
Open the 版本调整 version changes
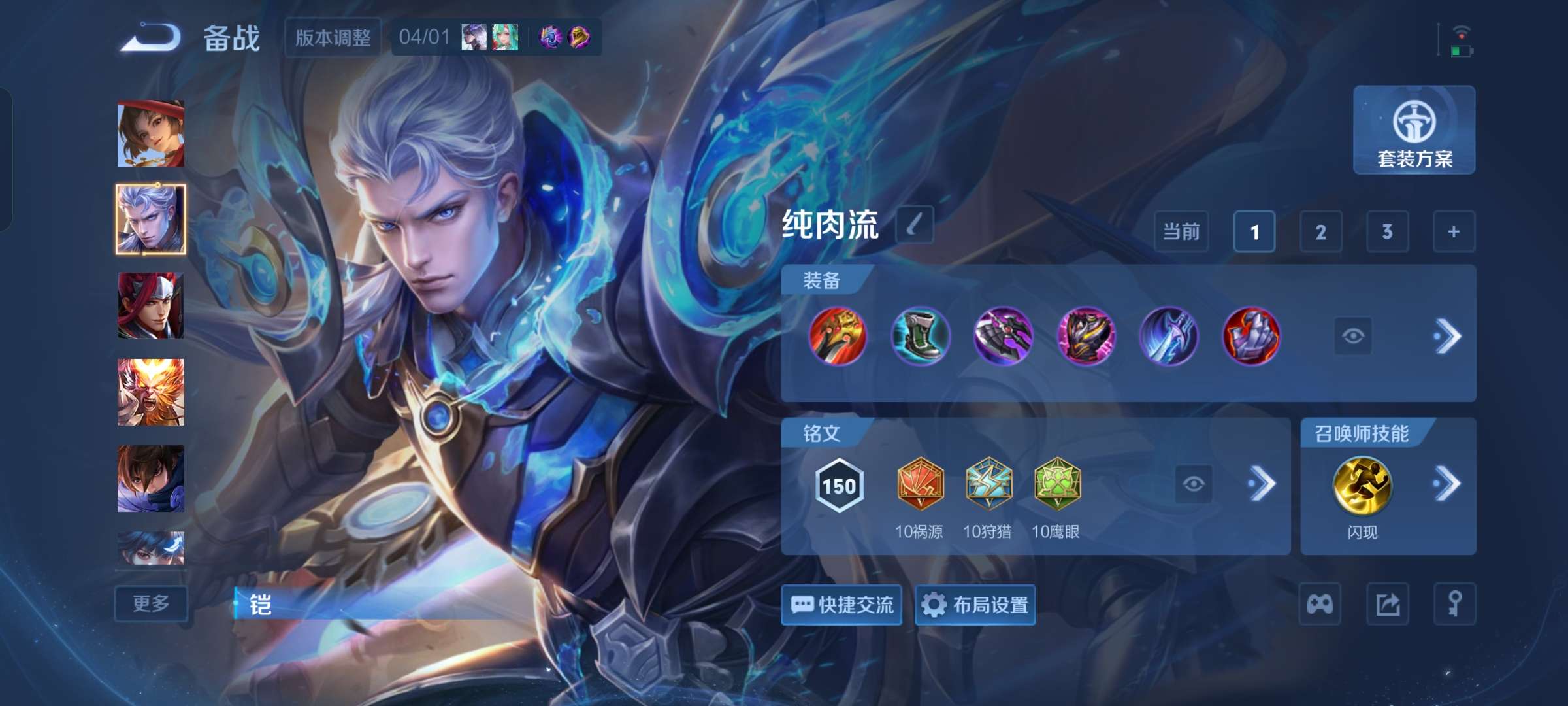tap(333, 37)
